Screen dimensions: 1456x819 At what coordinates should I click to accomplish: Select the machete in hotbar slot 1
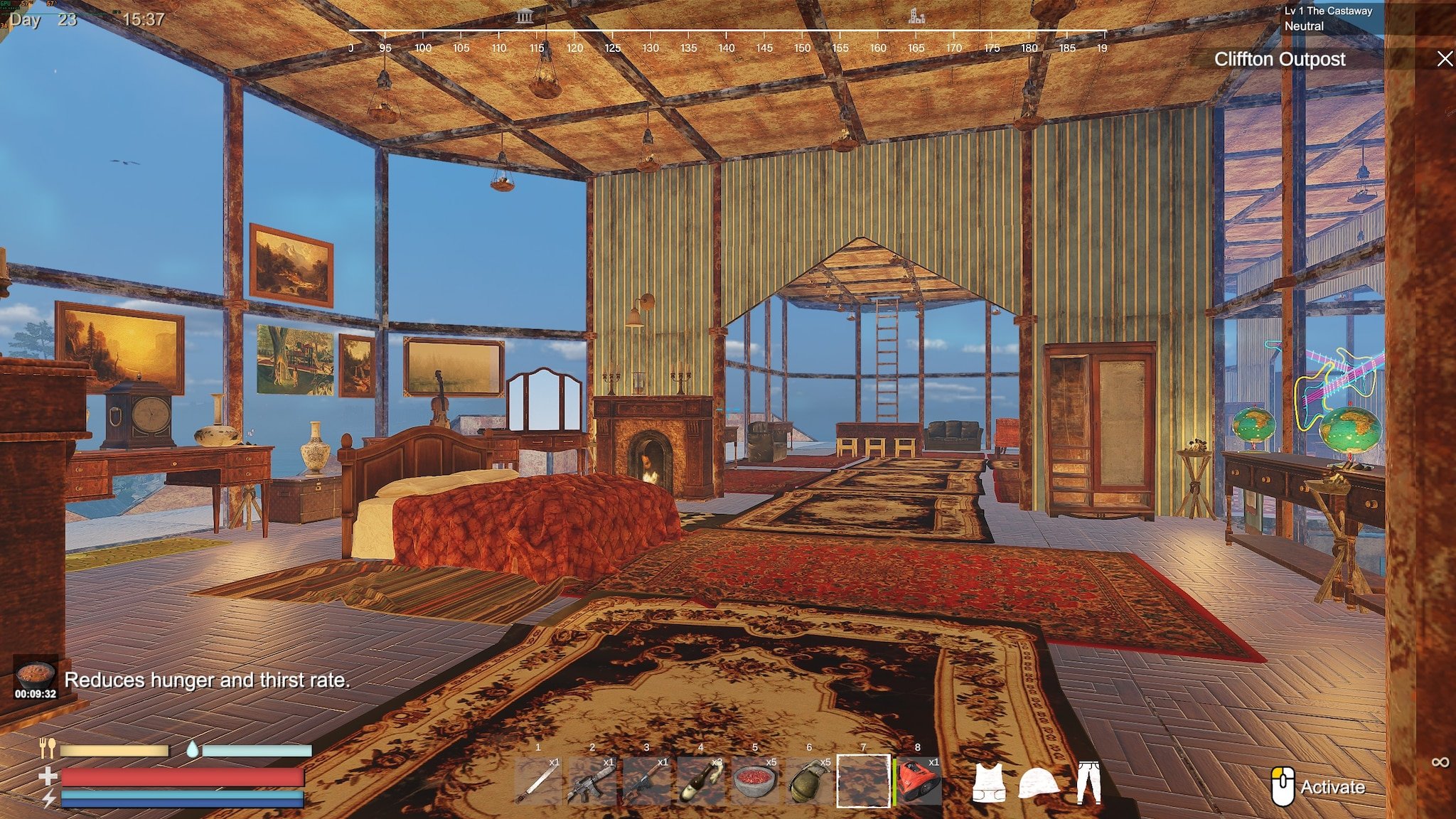pos(538,782)
